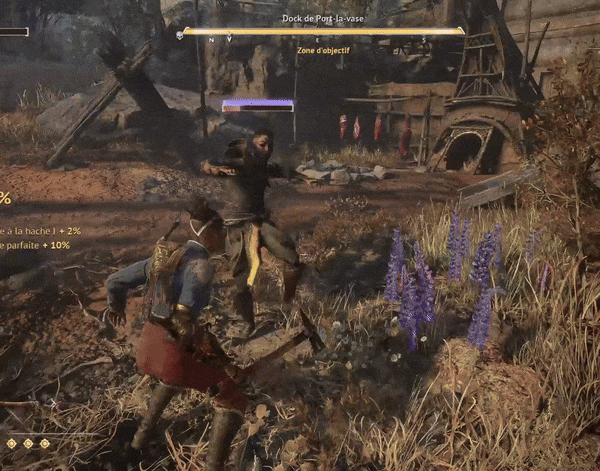Select the skull icon beside the compass
Screen dimensions: 600x471
[x=179, y=34]
